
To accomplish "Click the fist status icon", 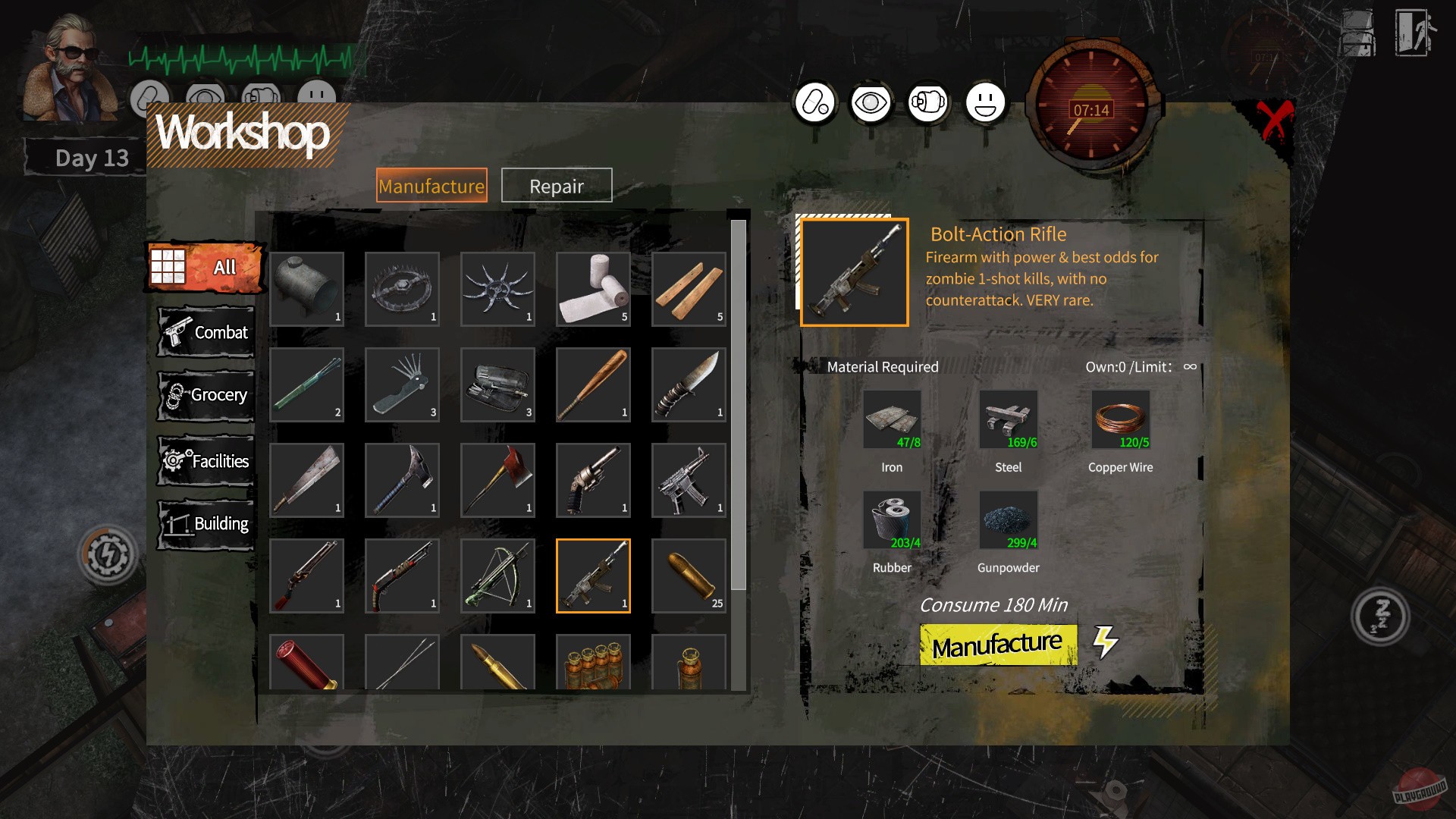I will coord(928,101).
